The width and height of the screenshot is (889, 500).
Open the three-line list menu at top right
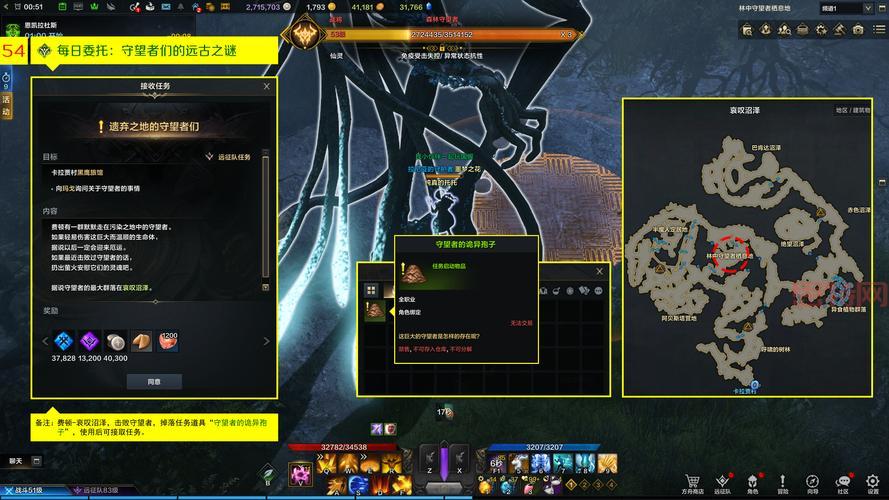coord(878,31)
